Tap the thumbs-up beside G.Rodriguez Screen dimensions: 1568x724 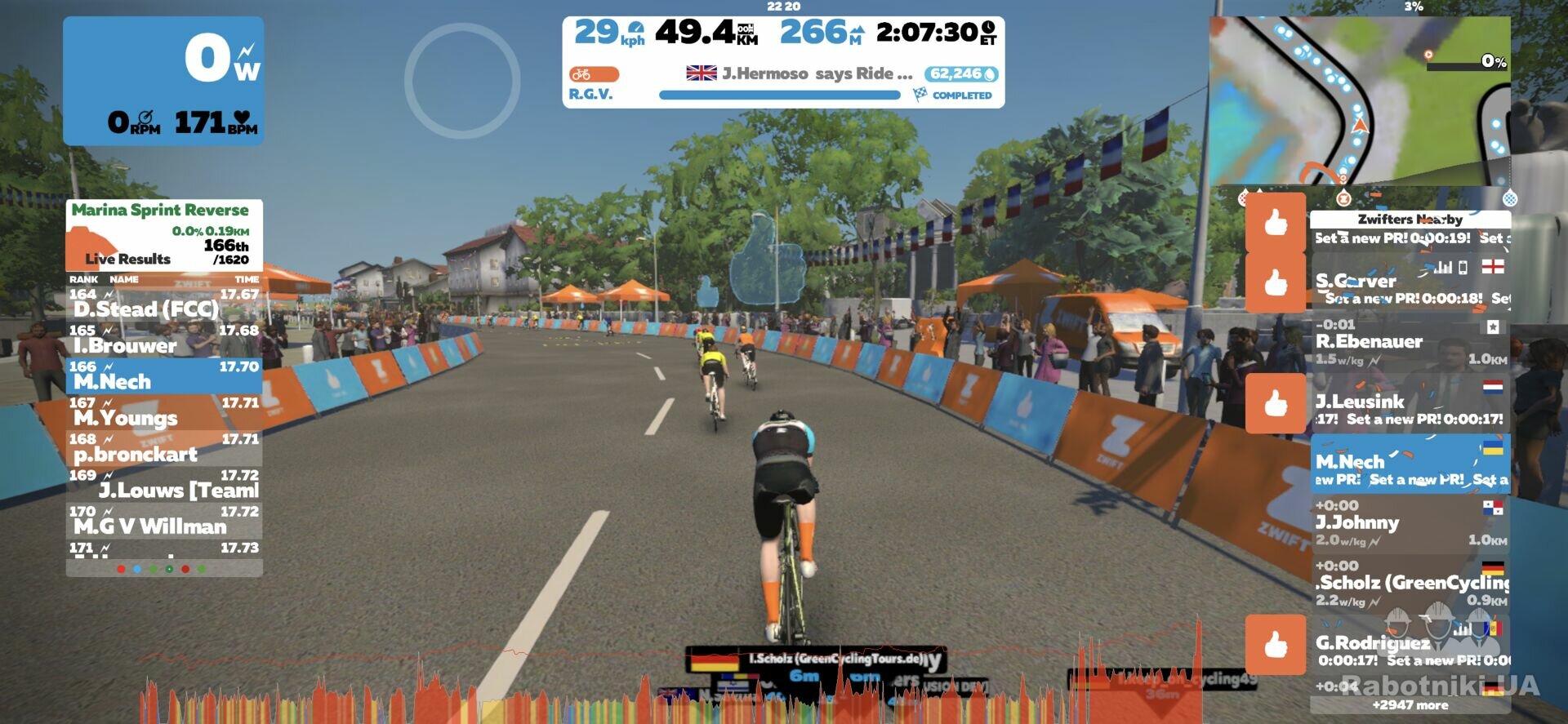pos(1275,645)
